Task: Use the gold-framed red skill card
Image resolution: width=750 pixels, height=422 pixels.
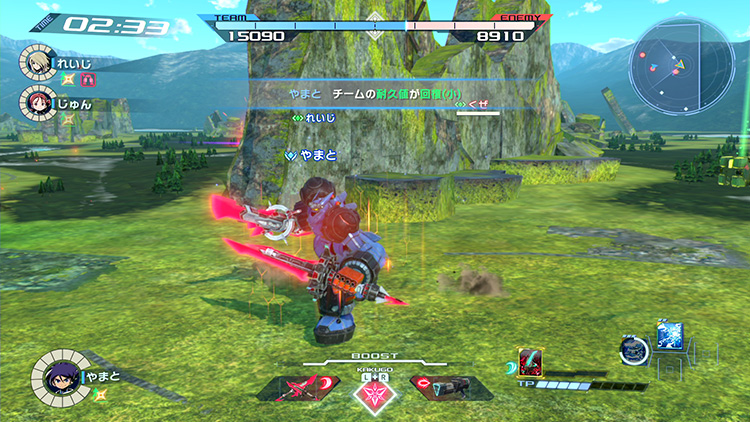Action: coord(529,360)
